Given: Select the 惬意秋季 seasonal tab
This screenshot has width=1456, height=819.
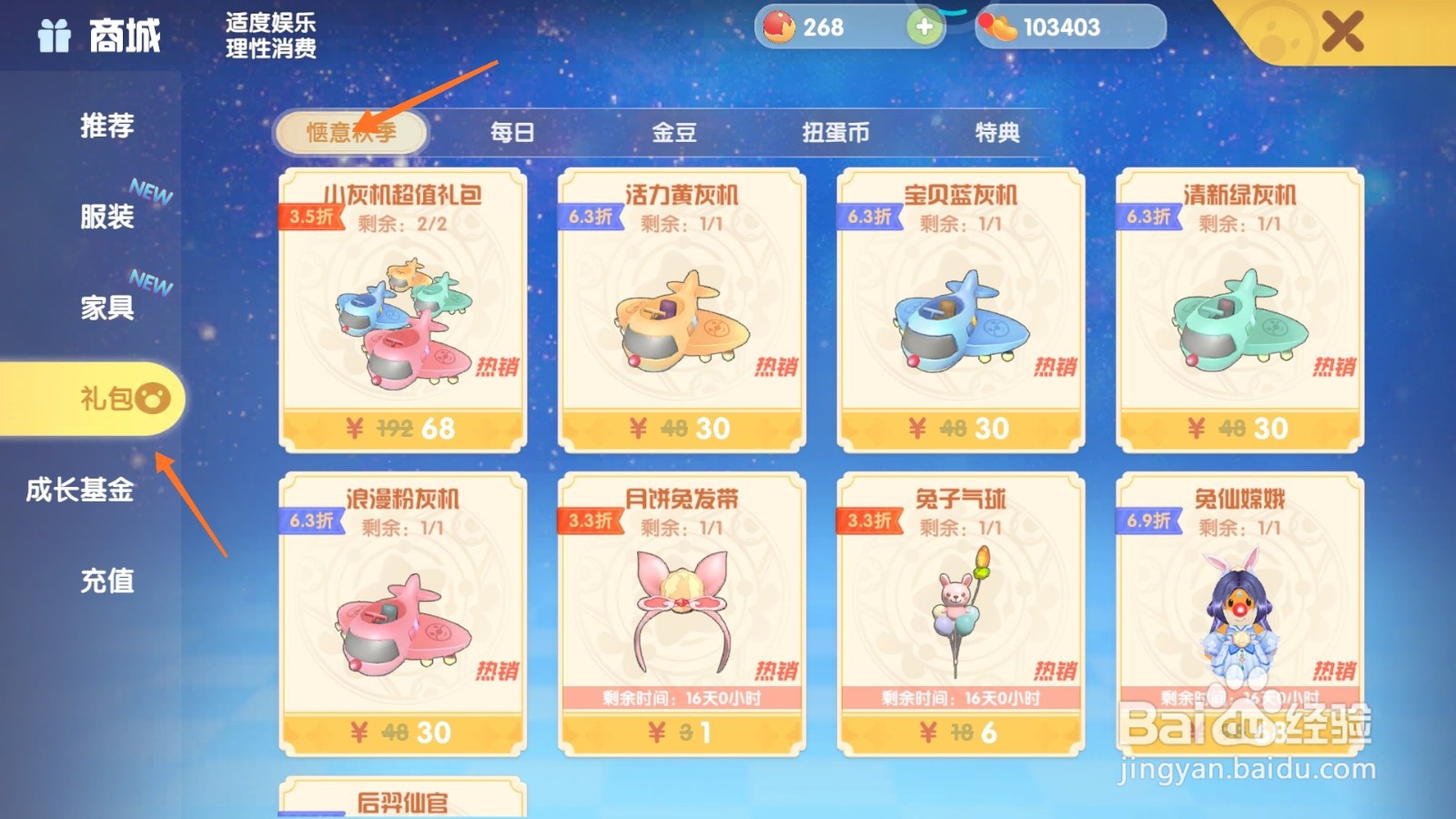Looking at the screenshot, I should (x=352, y=130).
